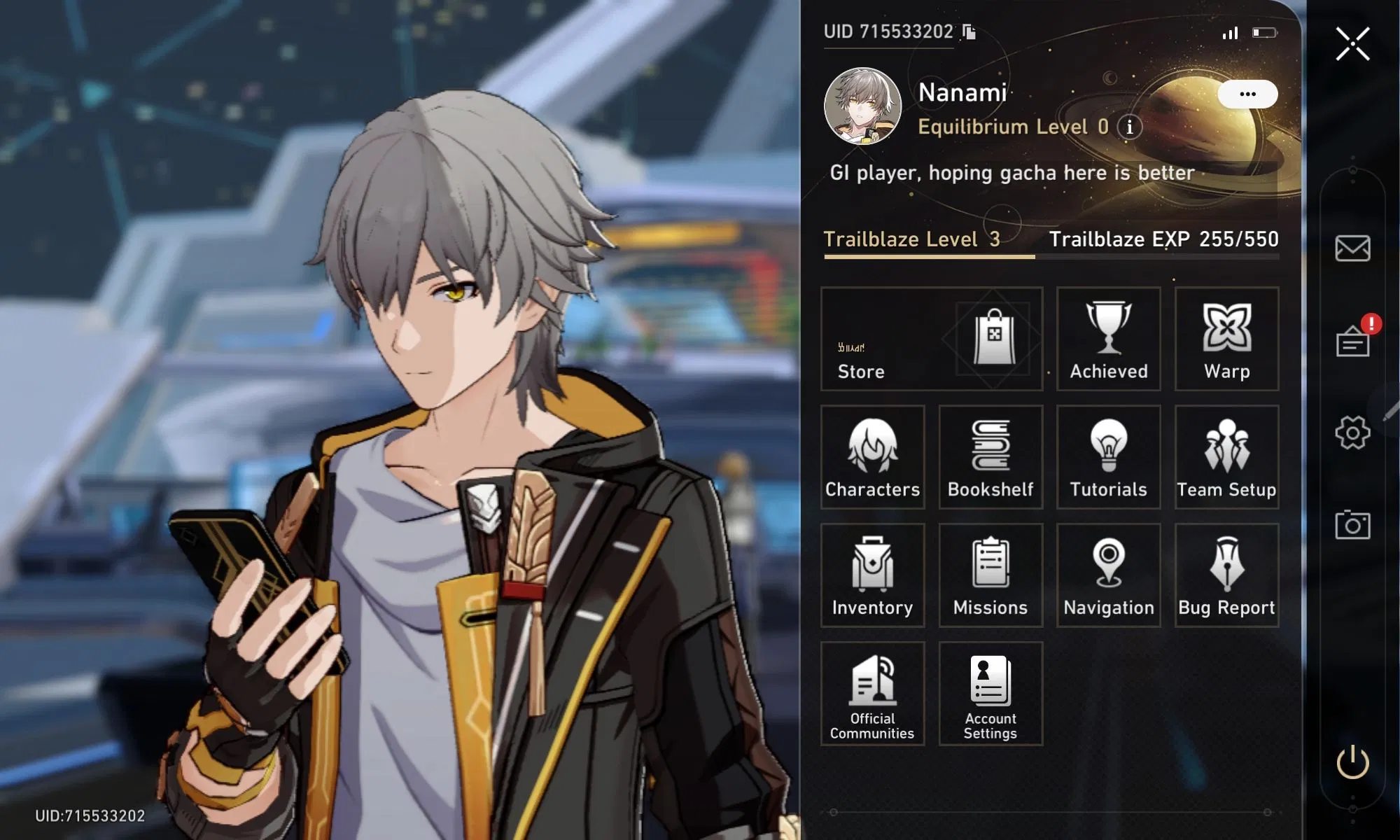Image resolution: width=1400 pixels, height=840 pixels.
Task: Copy the UID next to 715533202
Action: [967, 31]
